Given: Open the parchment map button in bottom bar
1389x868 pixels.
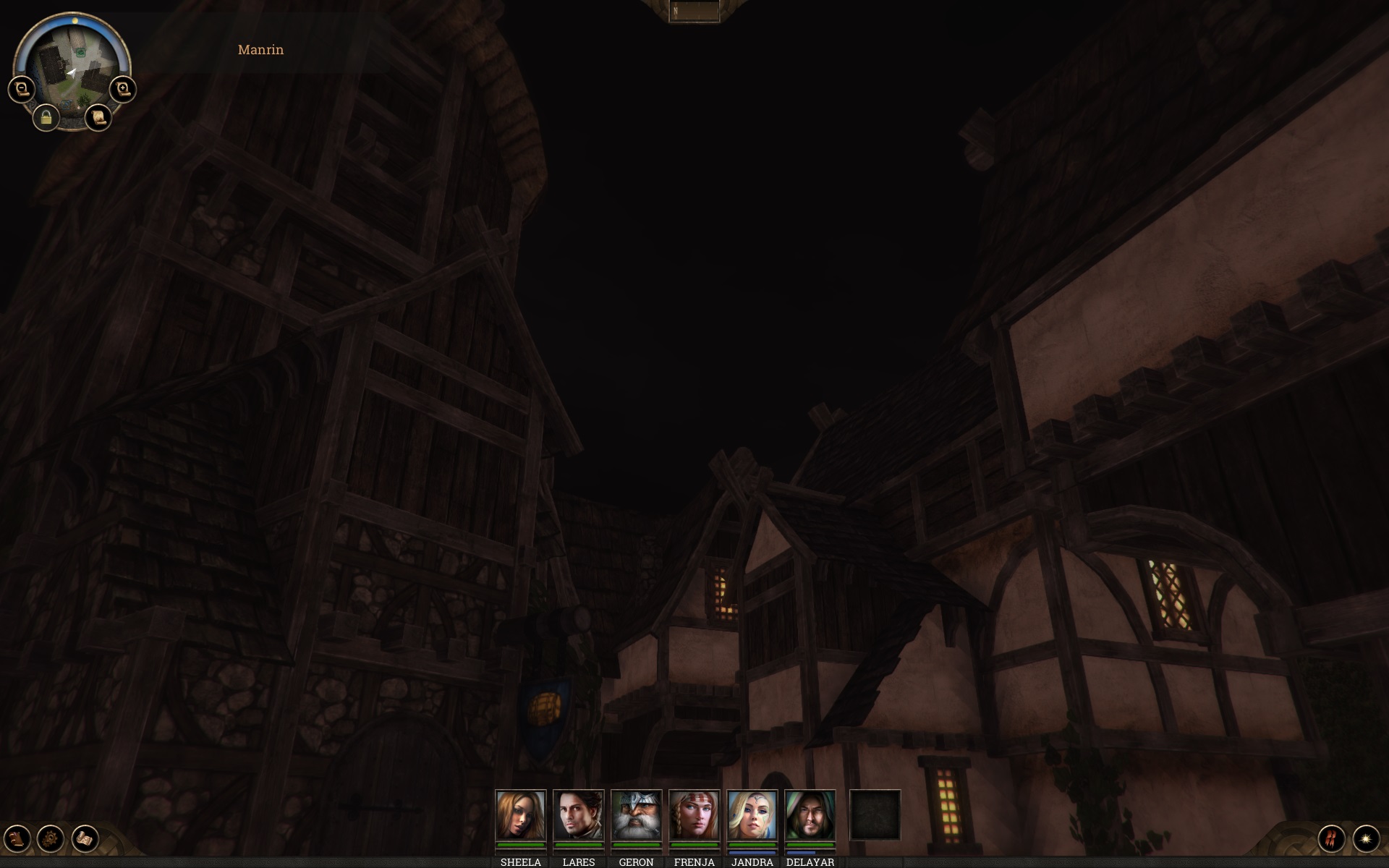Looking at the screenshot, I should click(x=85, y=838).
